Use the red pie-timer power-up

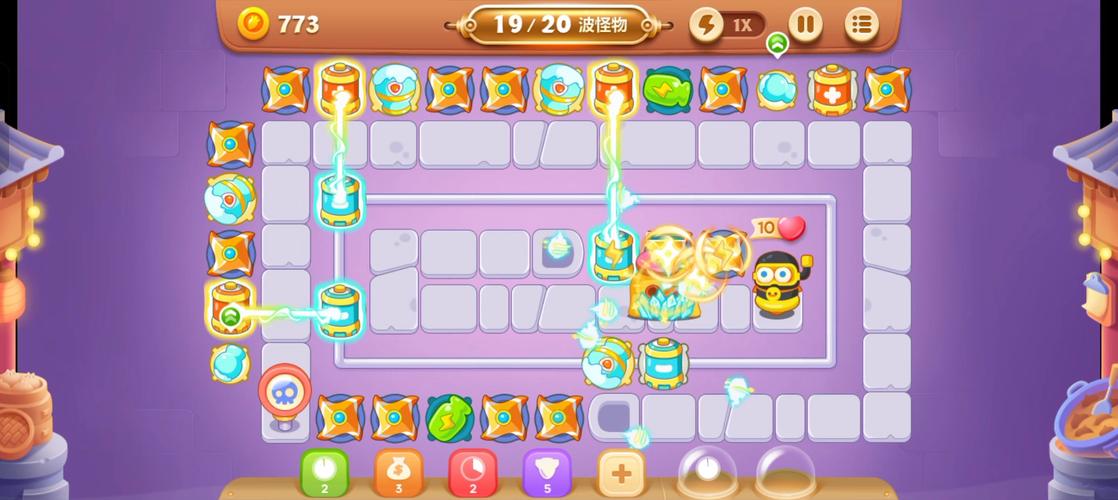(x=473, y=471)
